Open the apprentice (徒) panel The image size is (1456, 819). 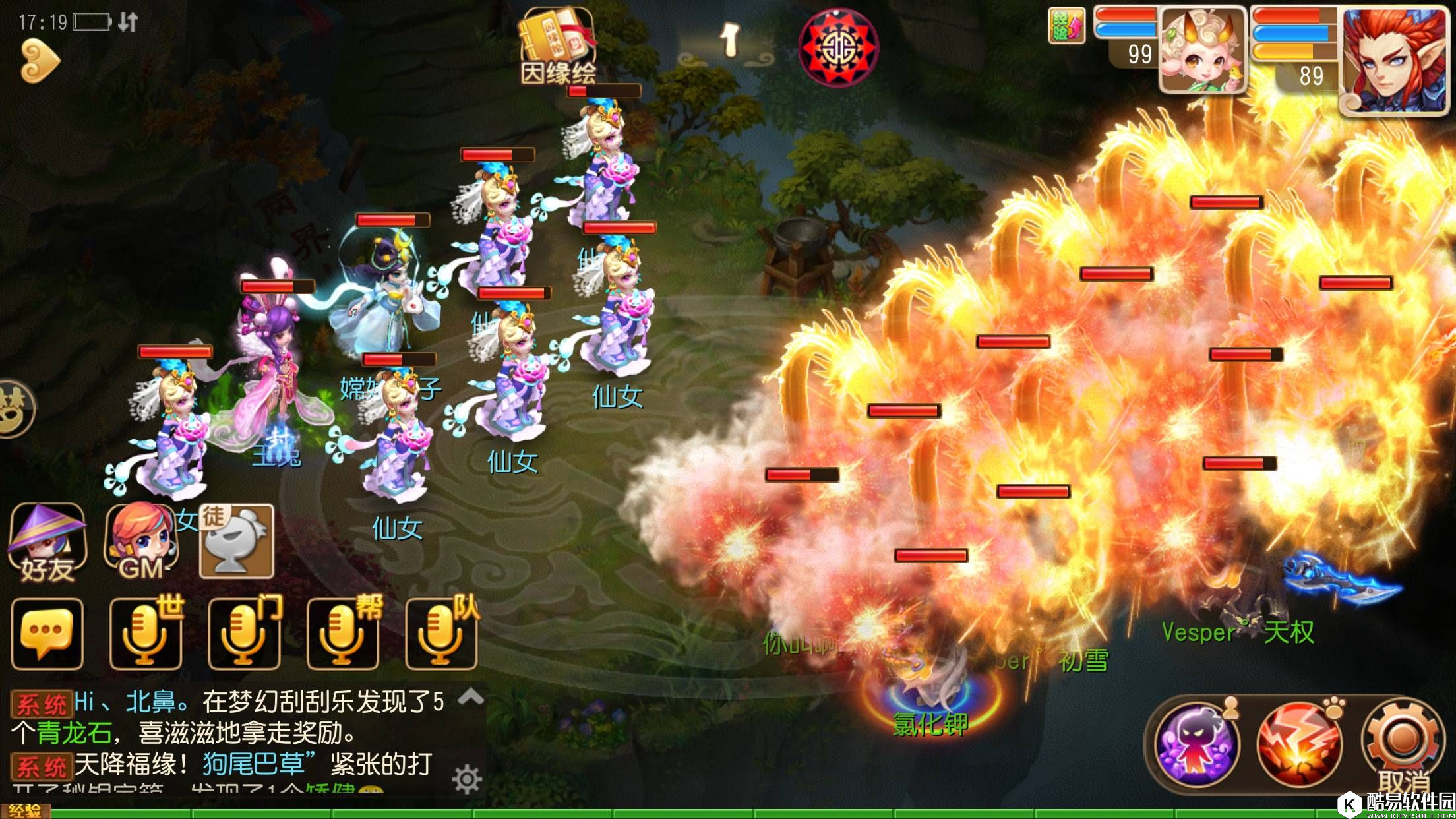(x=236, y=539)
